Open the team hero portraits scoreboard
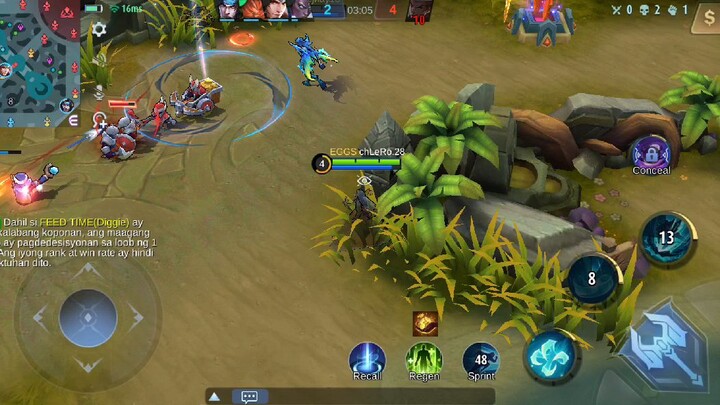The height and width of the screenshot is (405, 720). tap(265, 10)
